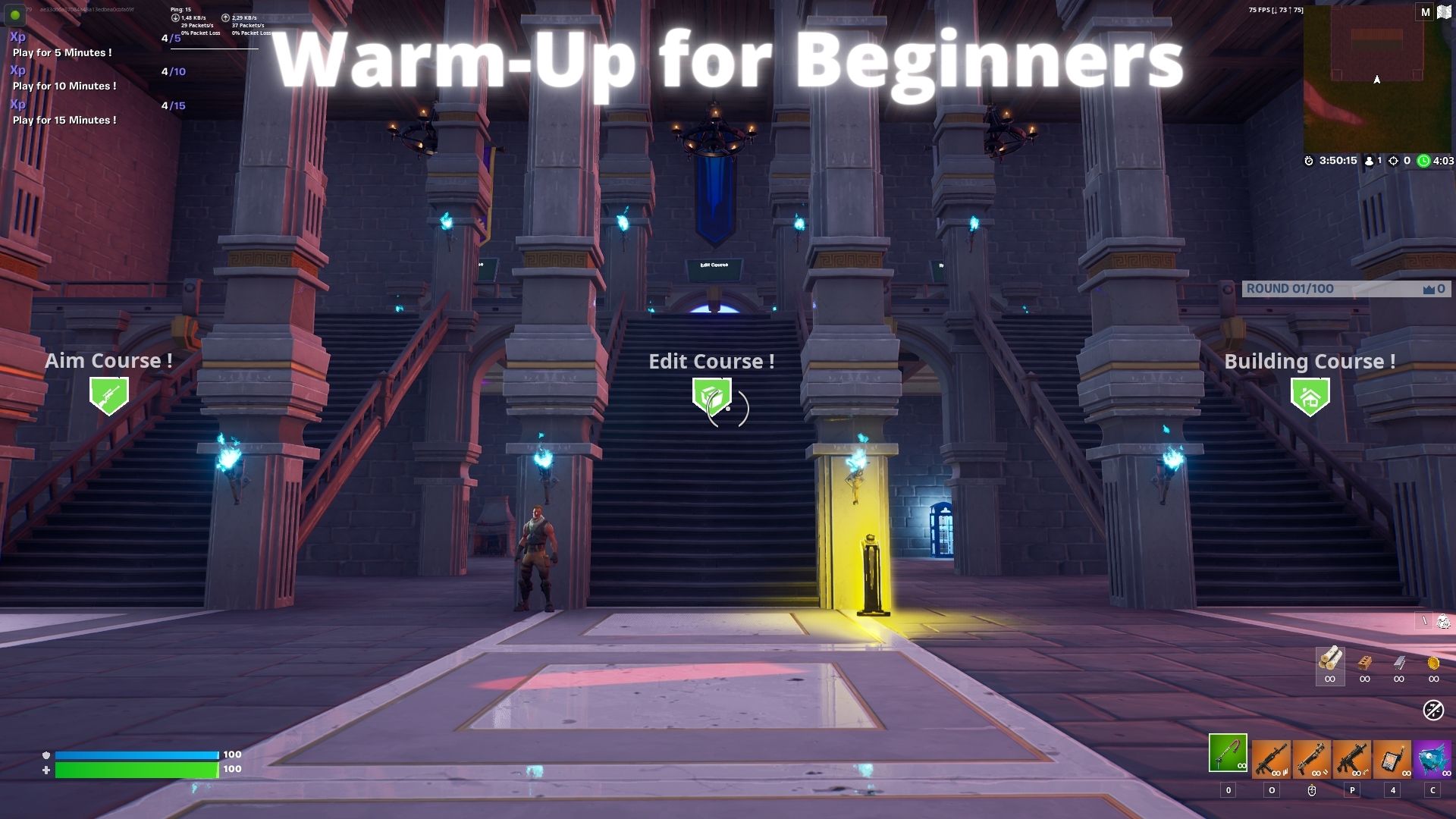Toggle the crossed-out weapon fire indicator
This screenshot has width=1456, height=819.
[x=1433, y=709]
